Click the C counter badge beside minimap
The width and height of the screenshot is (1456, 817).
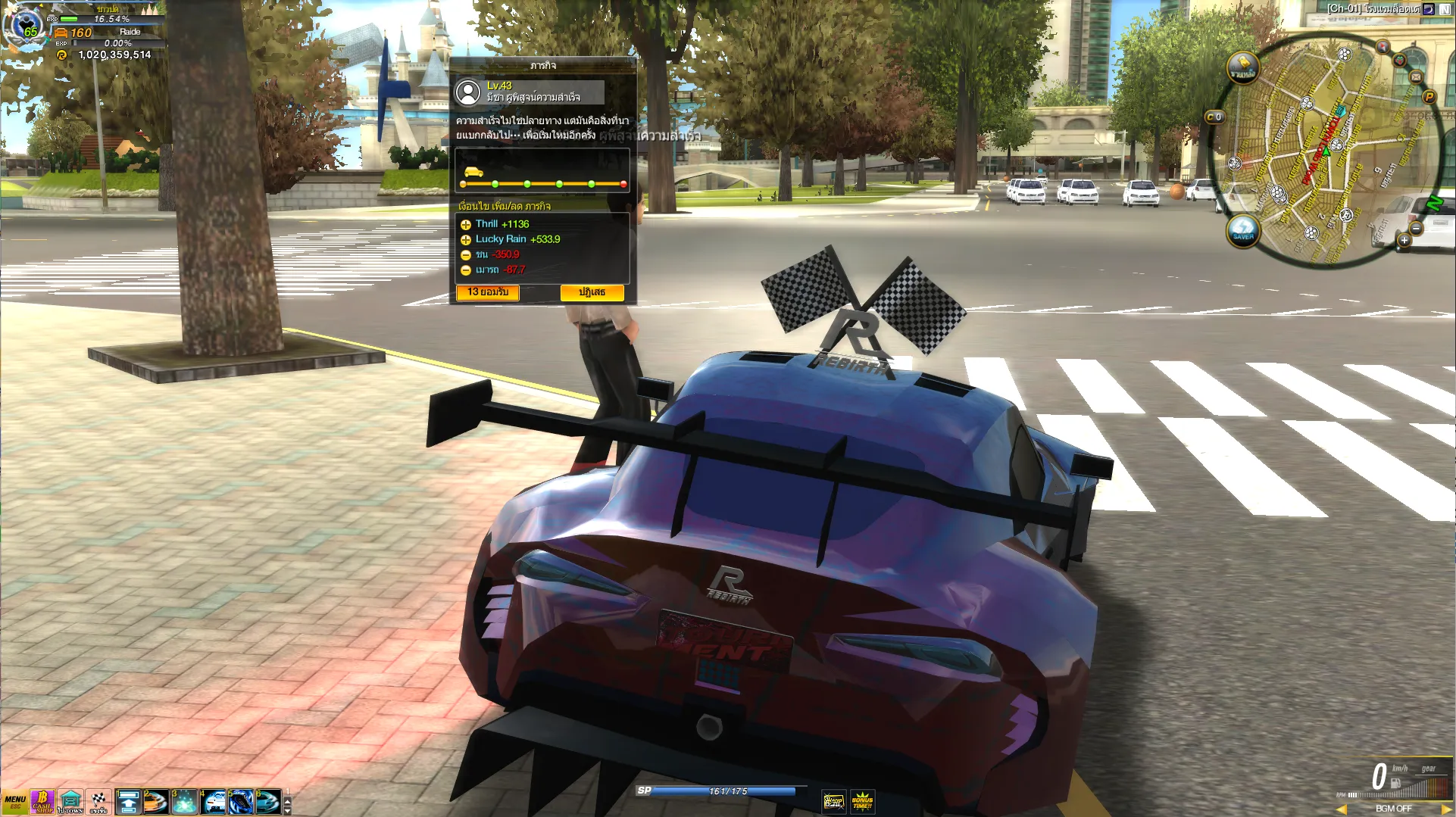pos(1214,117)
